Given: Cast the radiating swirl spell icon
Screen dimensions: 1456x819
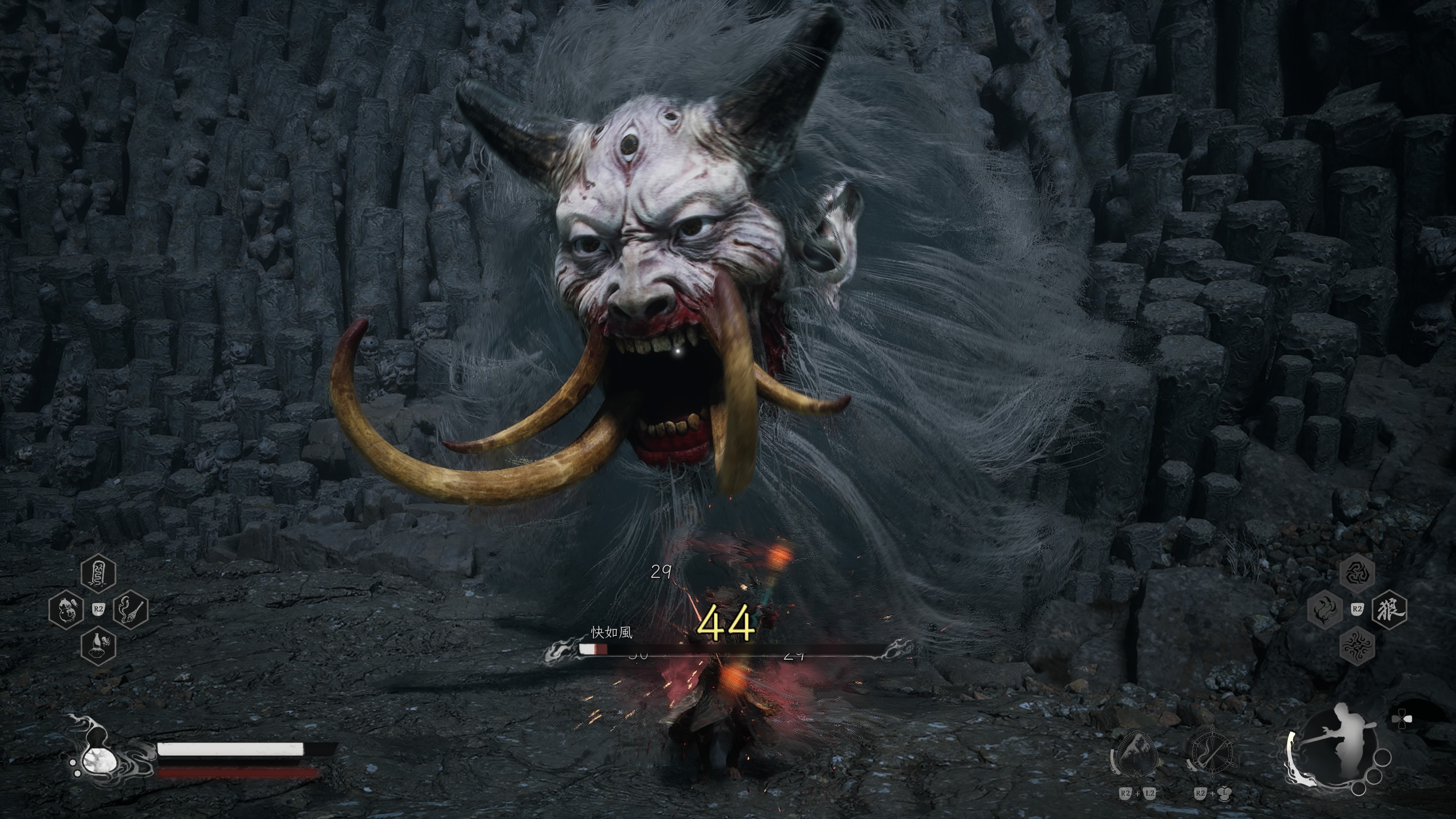Looking at the screenshot, I should pos(1357,646).
